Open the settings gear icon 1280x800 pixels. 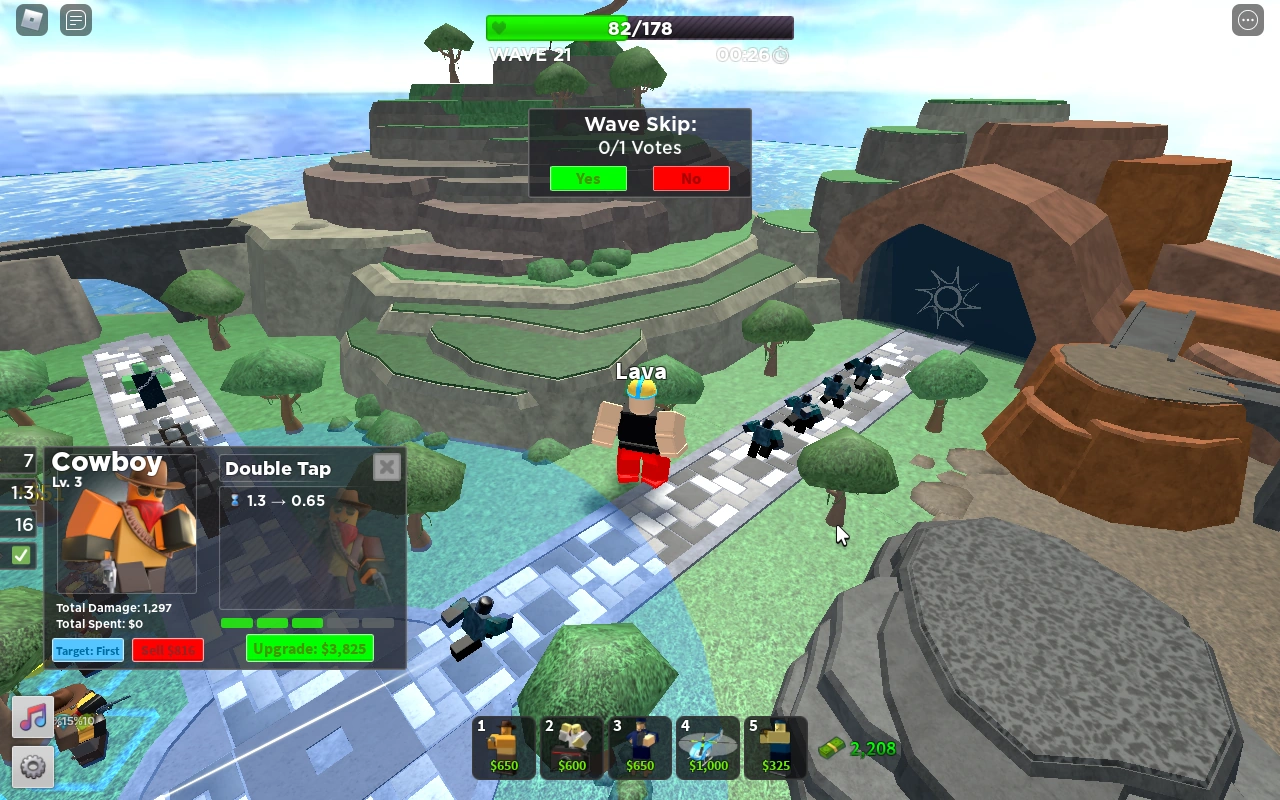click(x=33, y=768)
